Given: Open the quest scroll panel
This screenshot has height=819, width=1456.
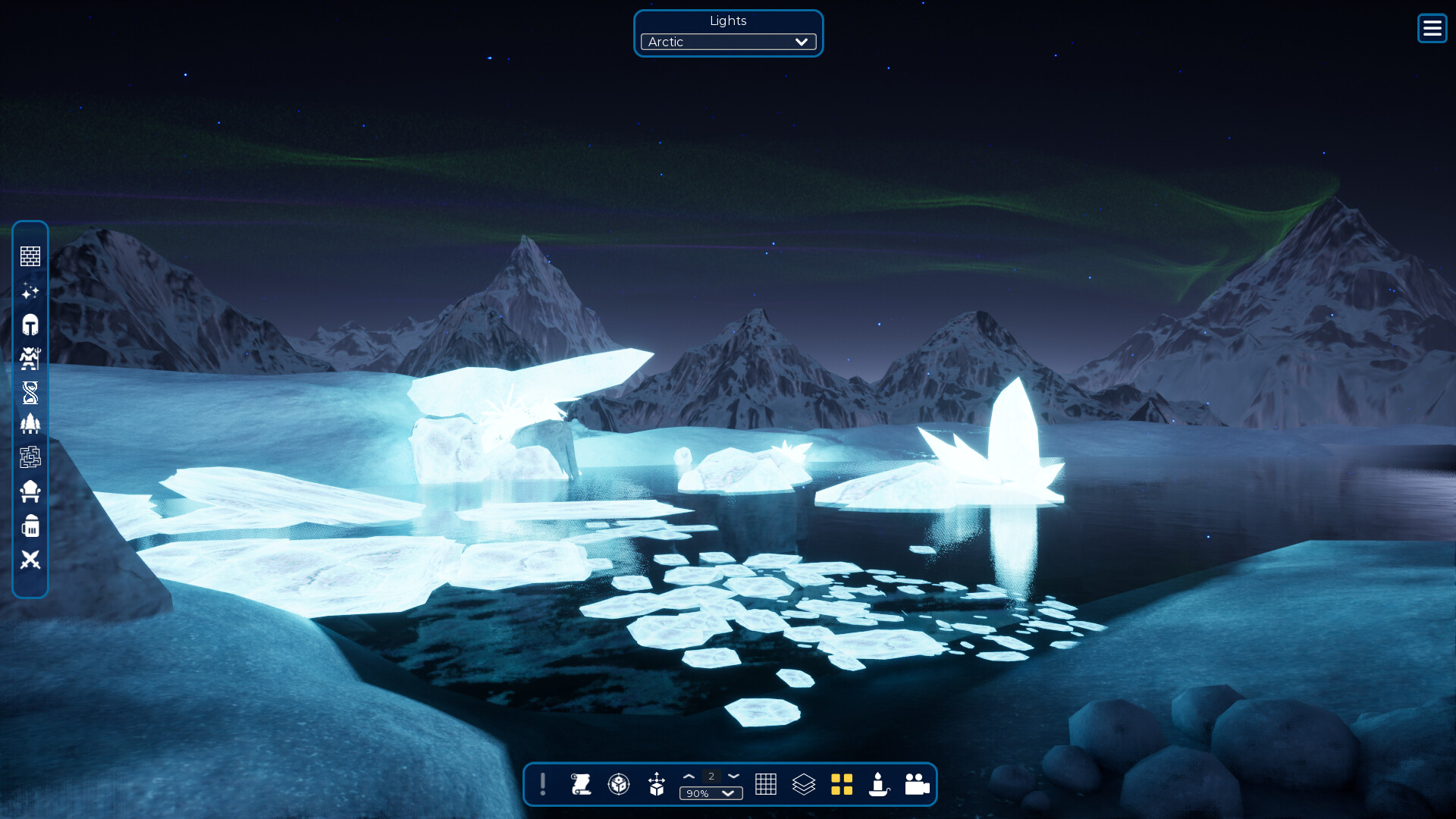Looking at the screenshot, I should click(582, 785).
